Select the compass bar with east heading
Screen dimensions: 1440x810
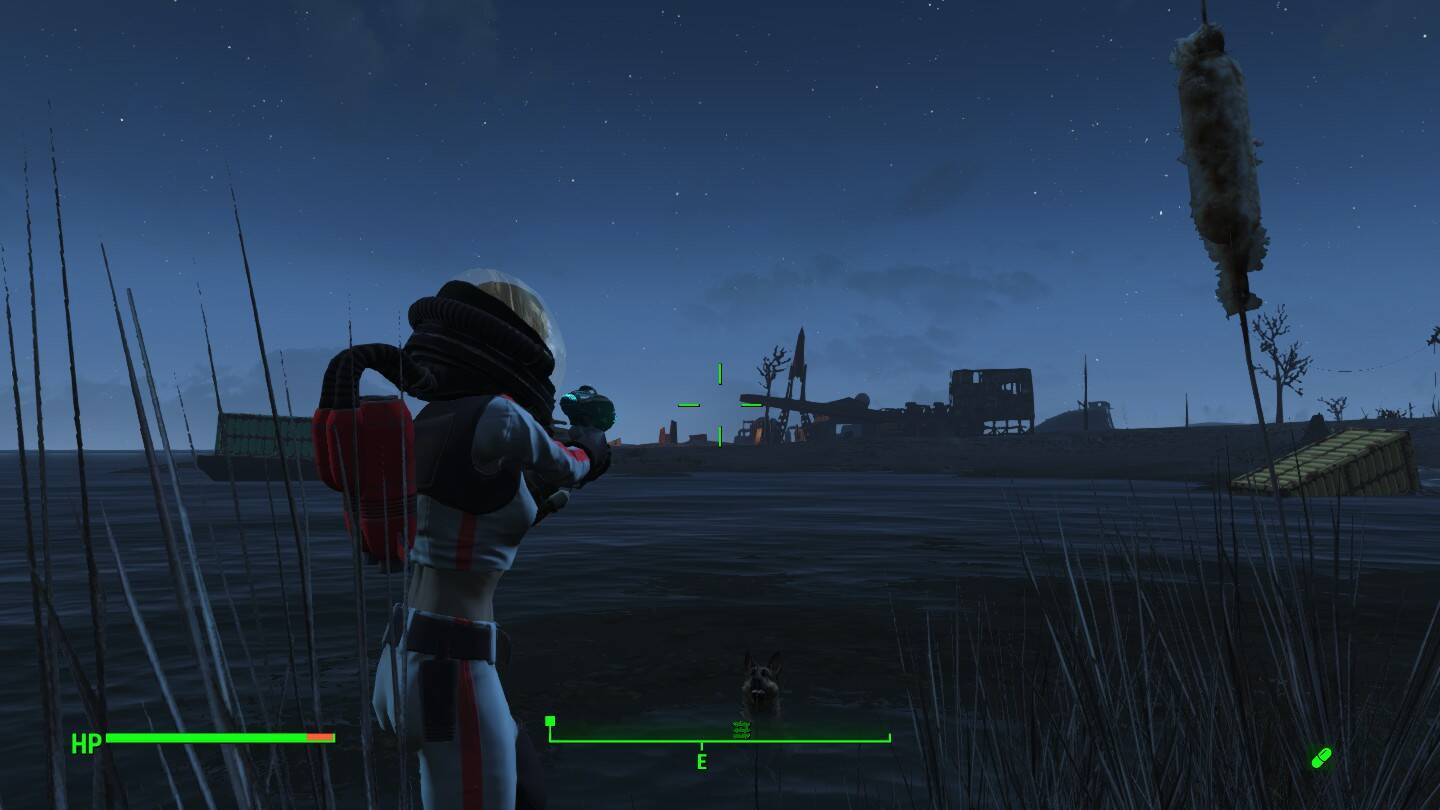point(719,742)
